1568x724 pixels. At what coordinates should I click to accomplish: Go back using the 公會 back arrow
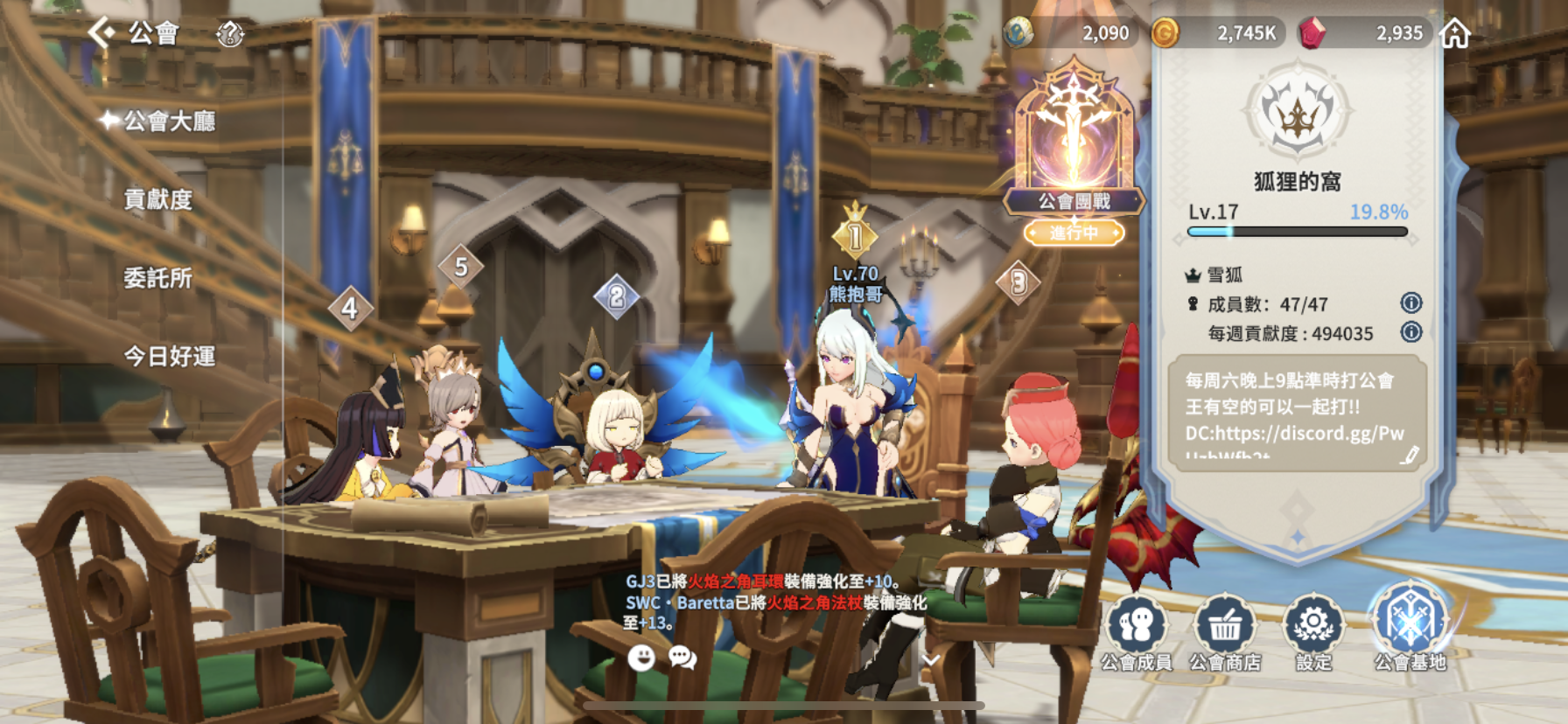click(x=102, y=33)
